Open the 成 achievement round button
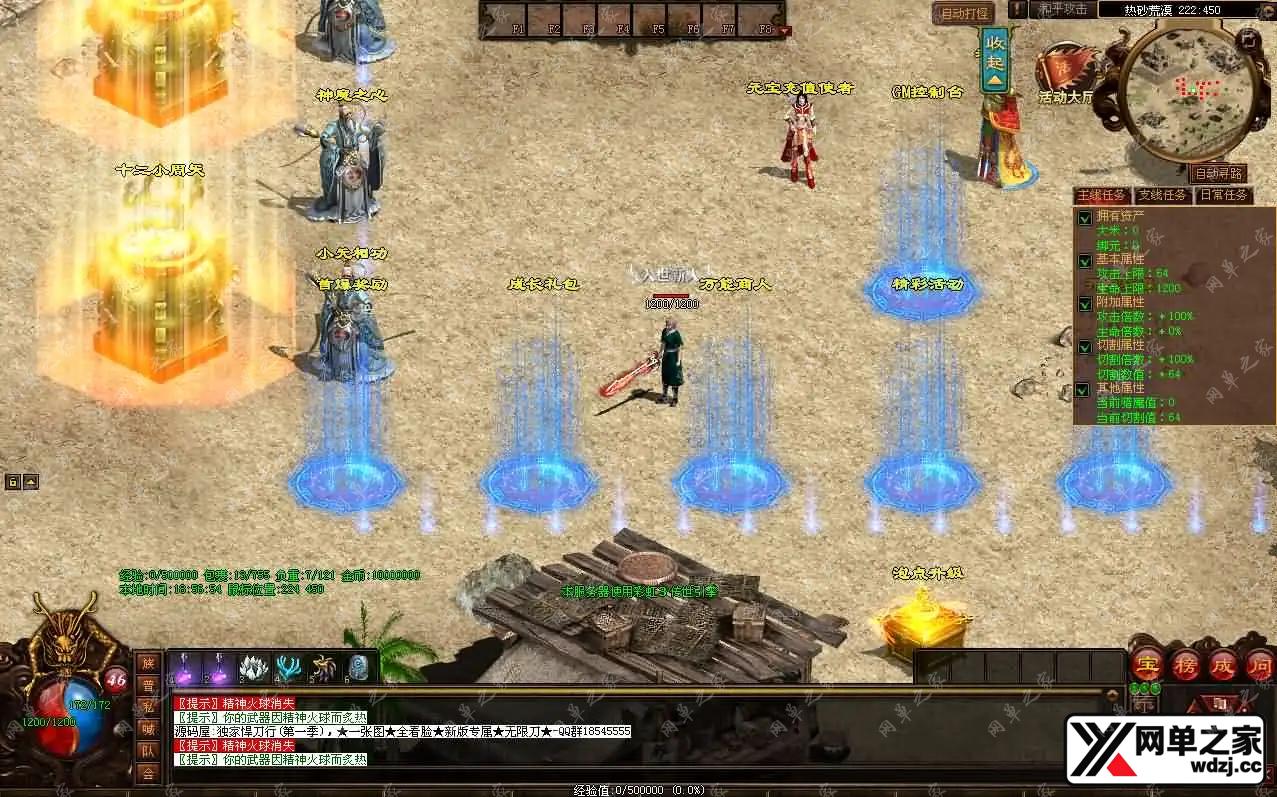This screenshot has height=797, width=1277. (x=1223, y=665)
